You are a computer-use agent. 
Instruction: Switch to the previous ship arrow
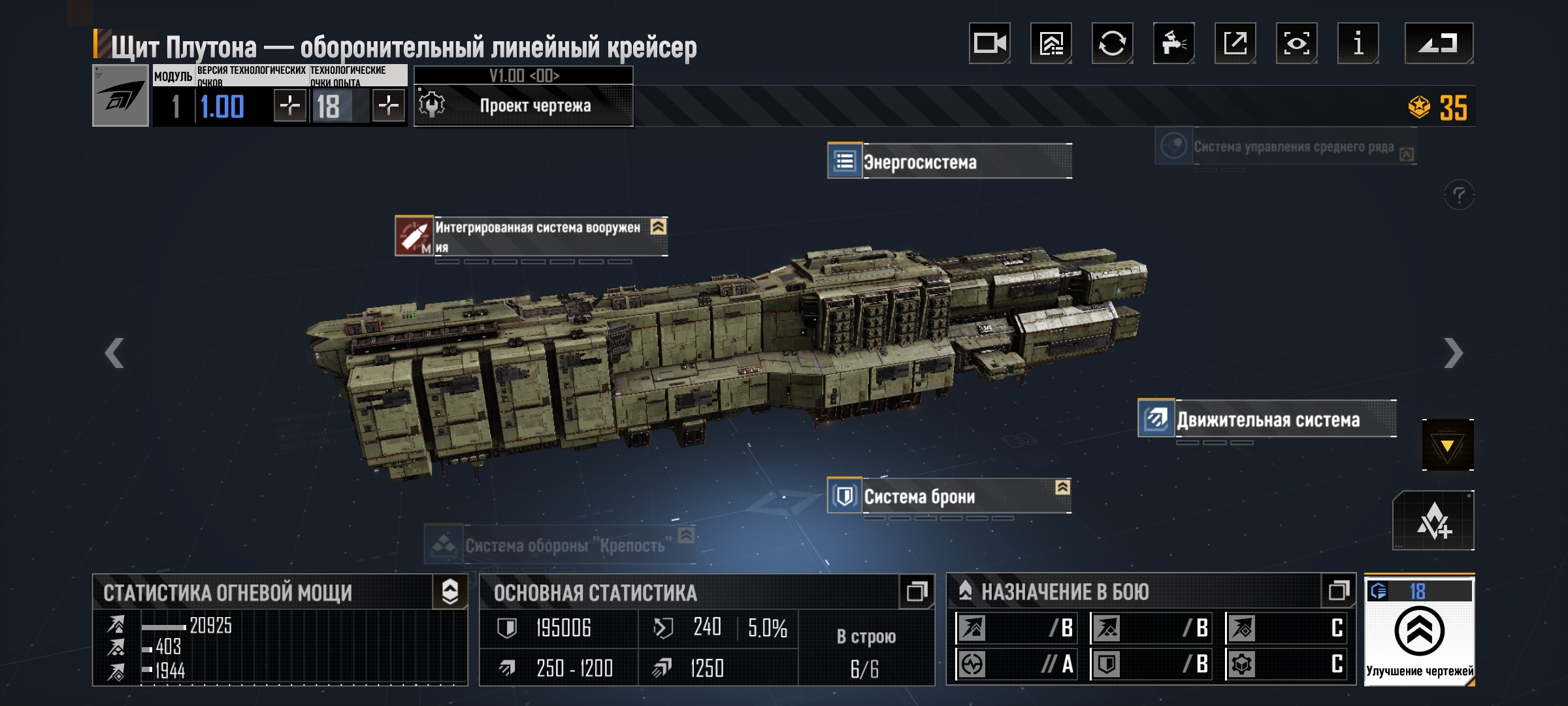114,353
